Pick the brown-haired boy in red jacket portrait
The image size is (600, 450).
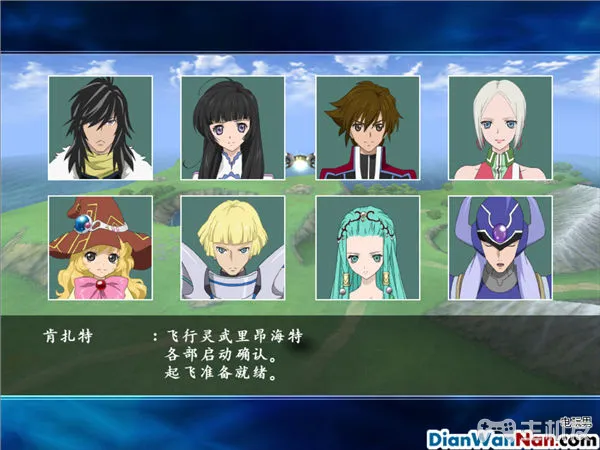(367, 128)
